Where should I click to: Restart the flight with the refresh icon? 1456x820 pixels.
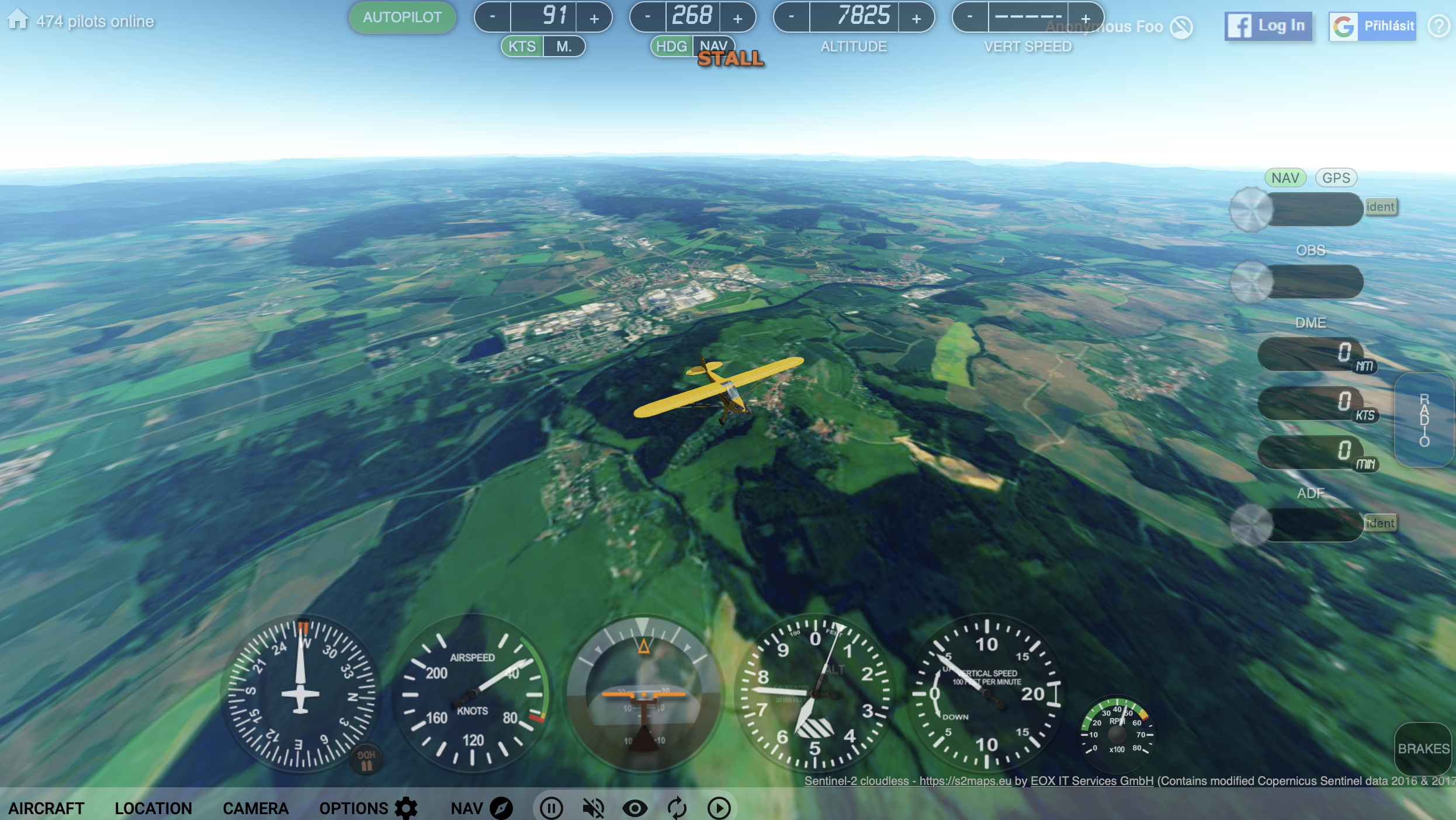(x=677, y=808)
